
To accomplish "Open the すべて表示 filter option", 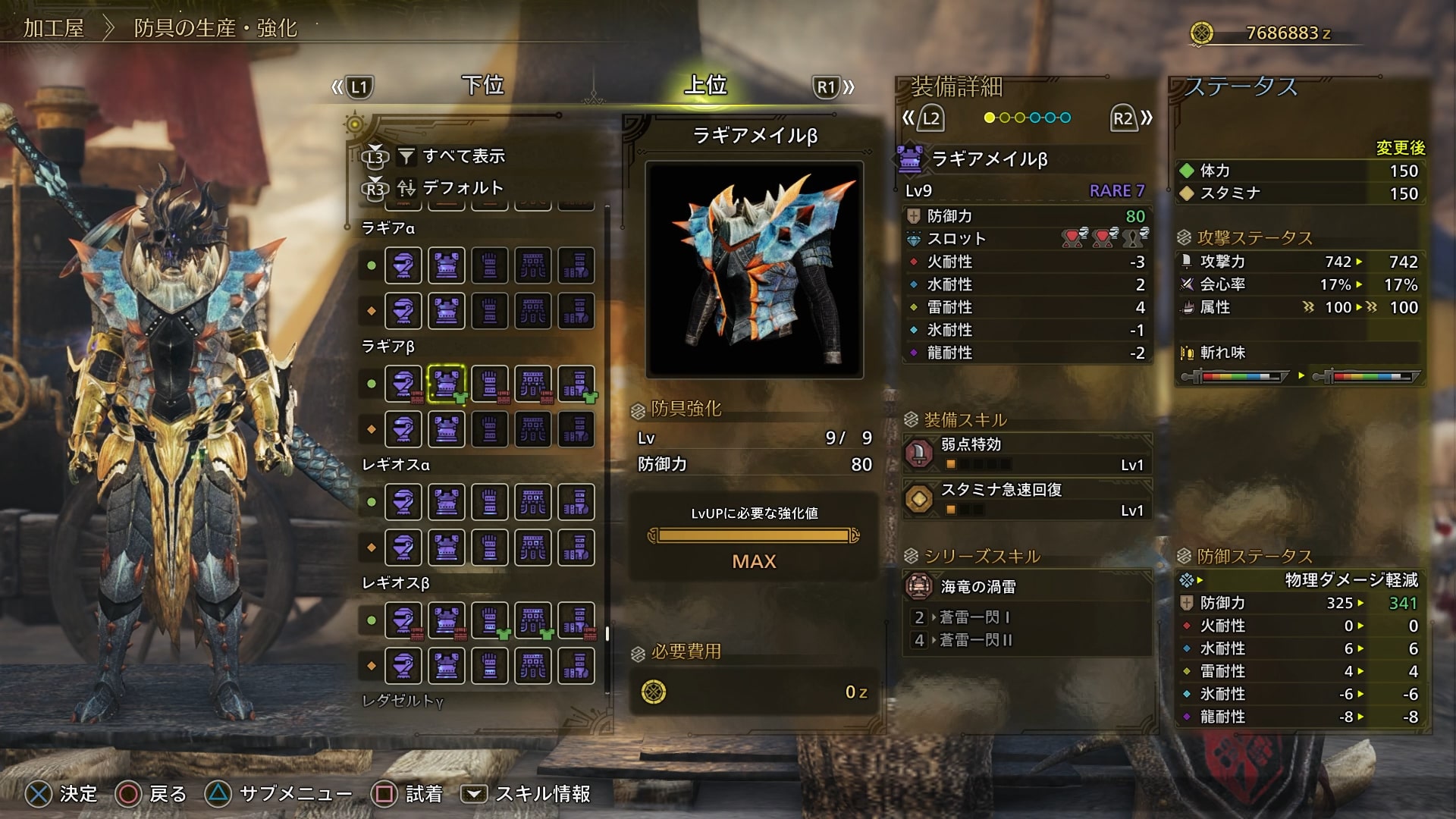I will point(463,156).
